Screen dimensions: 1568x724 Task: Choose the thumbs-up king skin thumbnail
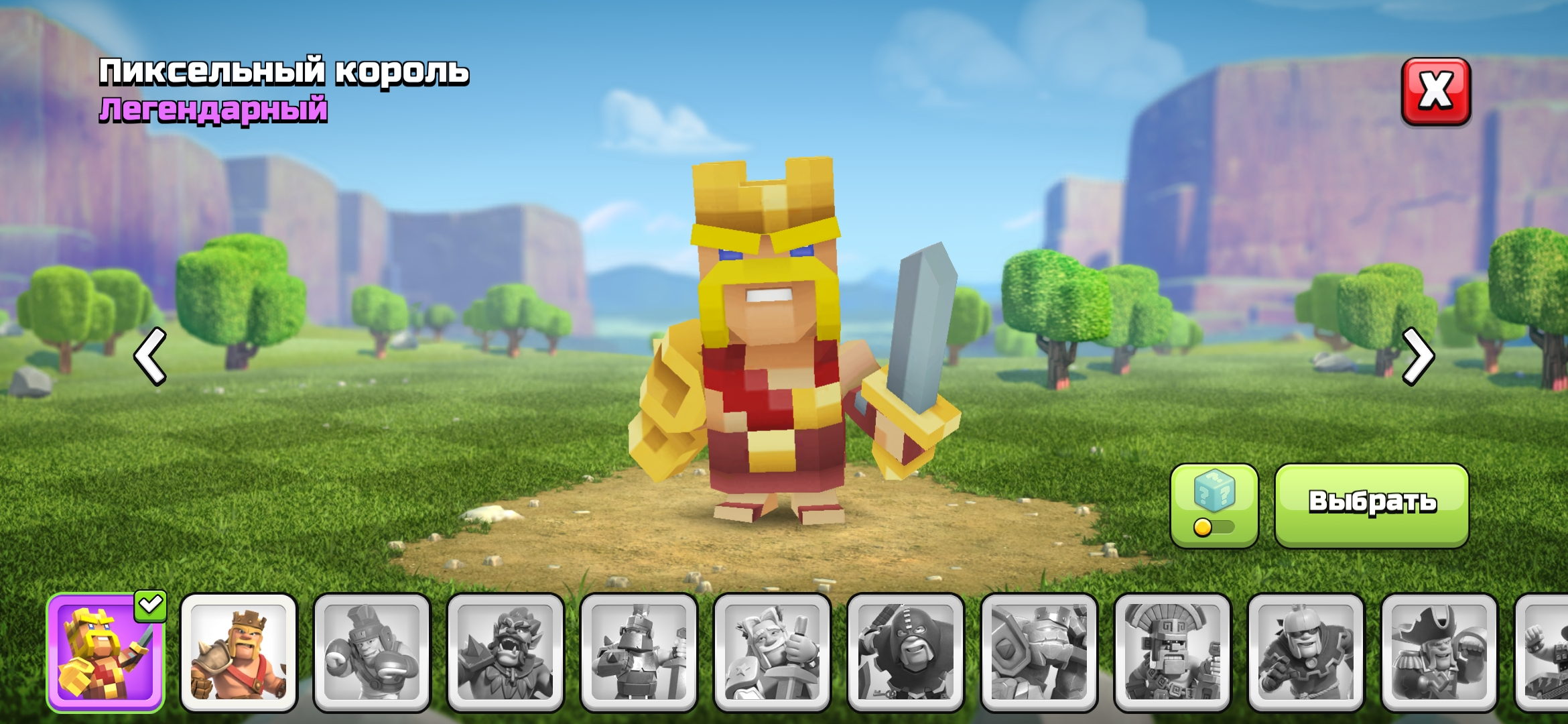pyautogui.click(x=772, y=652)
